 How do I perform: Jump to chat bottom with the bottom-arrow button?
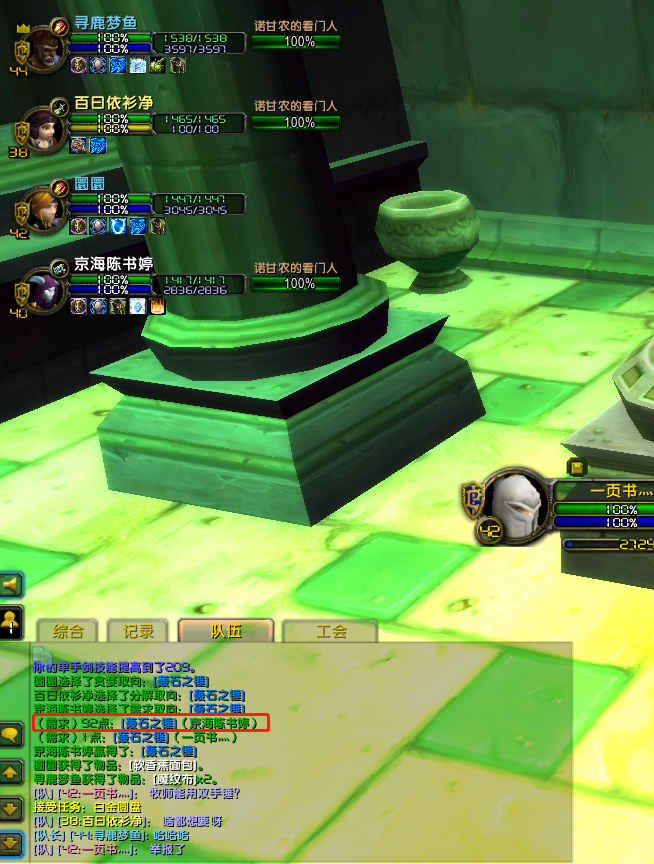(x=12, y=843)
